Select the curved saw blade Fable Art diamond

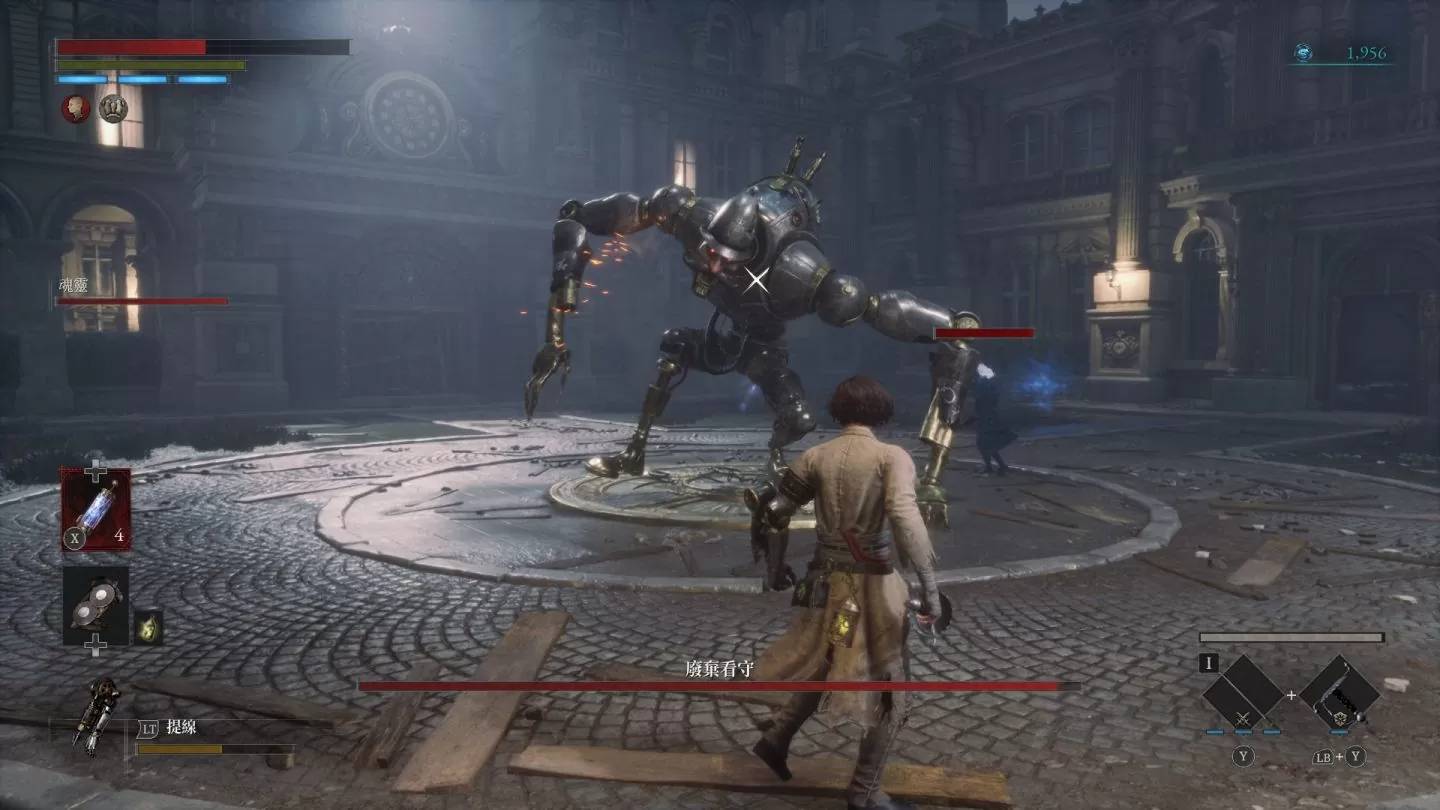1340,693
